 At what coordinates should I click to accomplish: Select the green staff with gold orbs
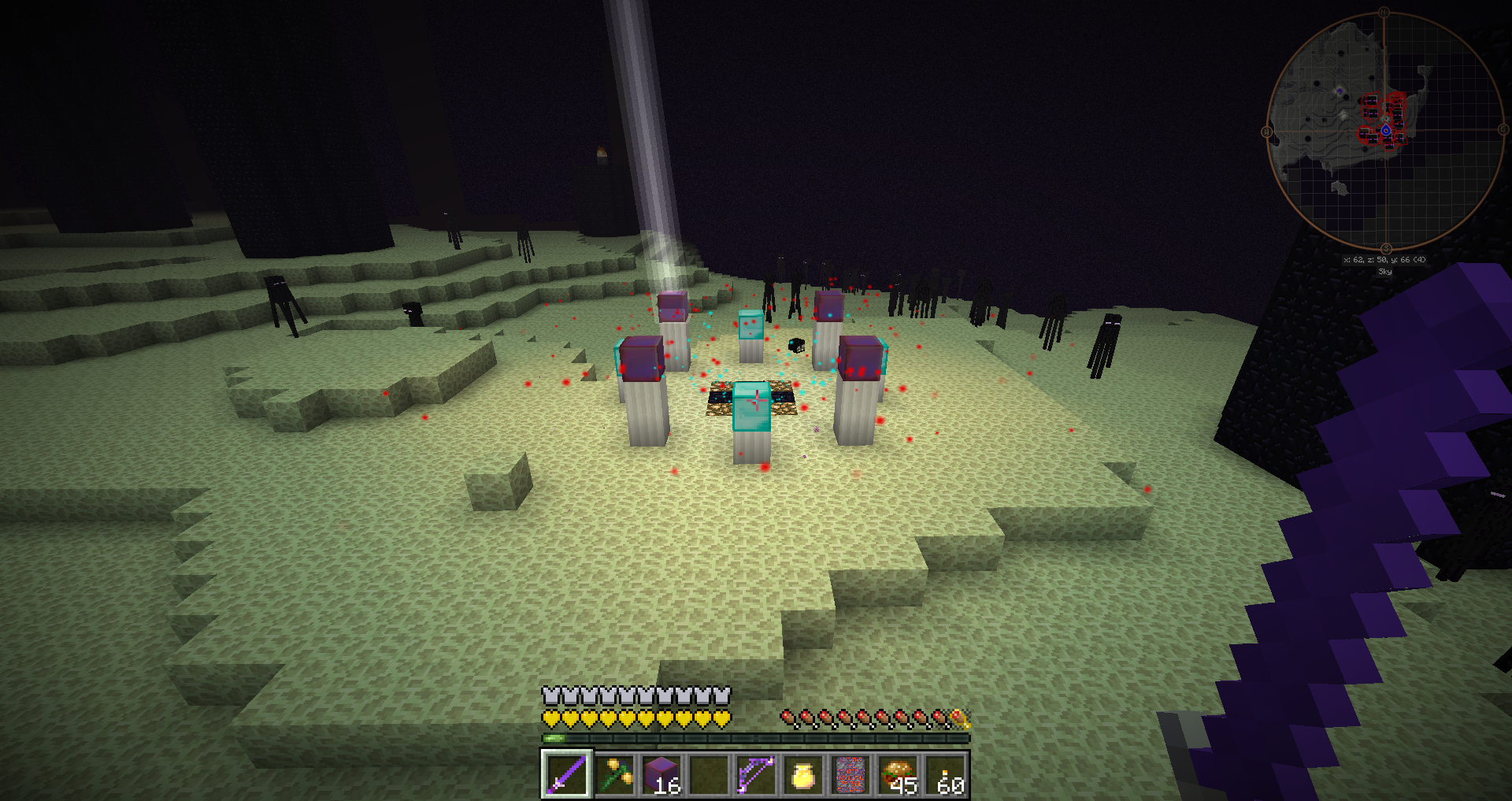pos(614,773)
